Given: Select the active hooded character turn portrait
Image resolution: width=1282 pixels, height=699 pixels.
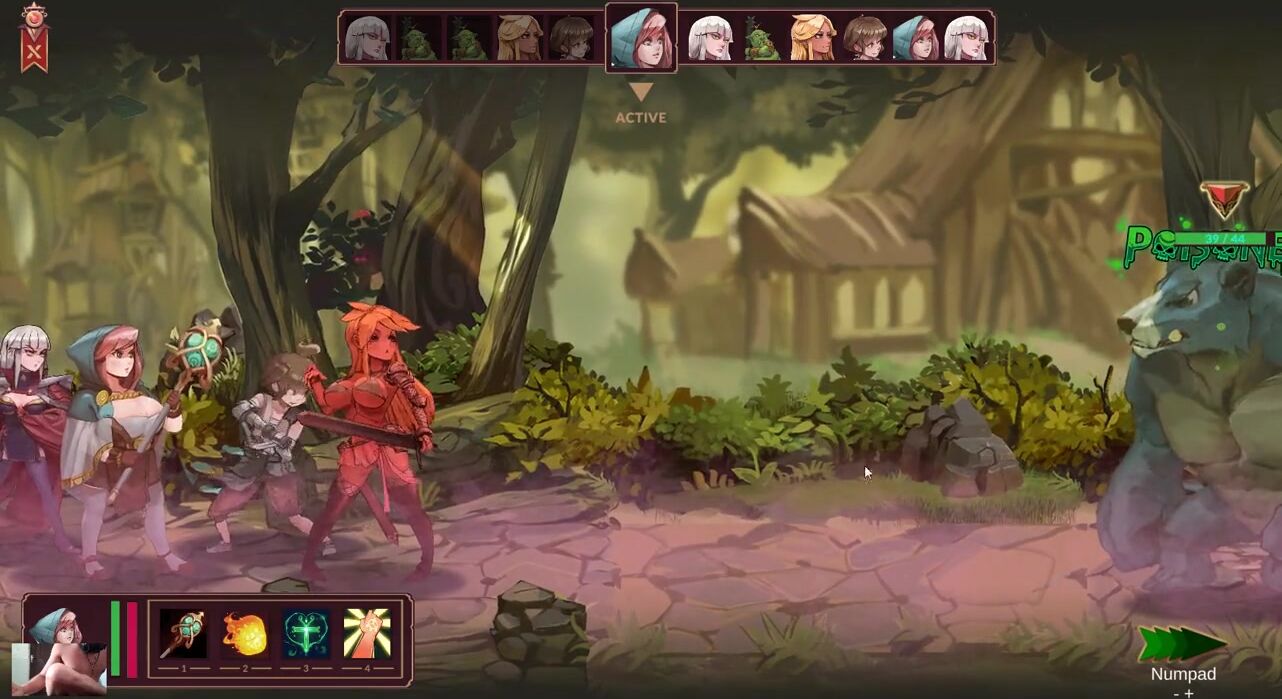Looking at the screenshot, I should point(641,38).
